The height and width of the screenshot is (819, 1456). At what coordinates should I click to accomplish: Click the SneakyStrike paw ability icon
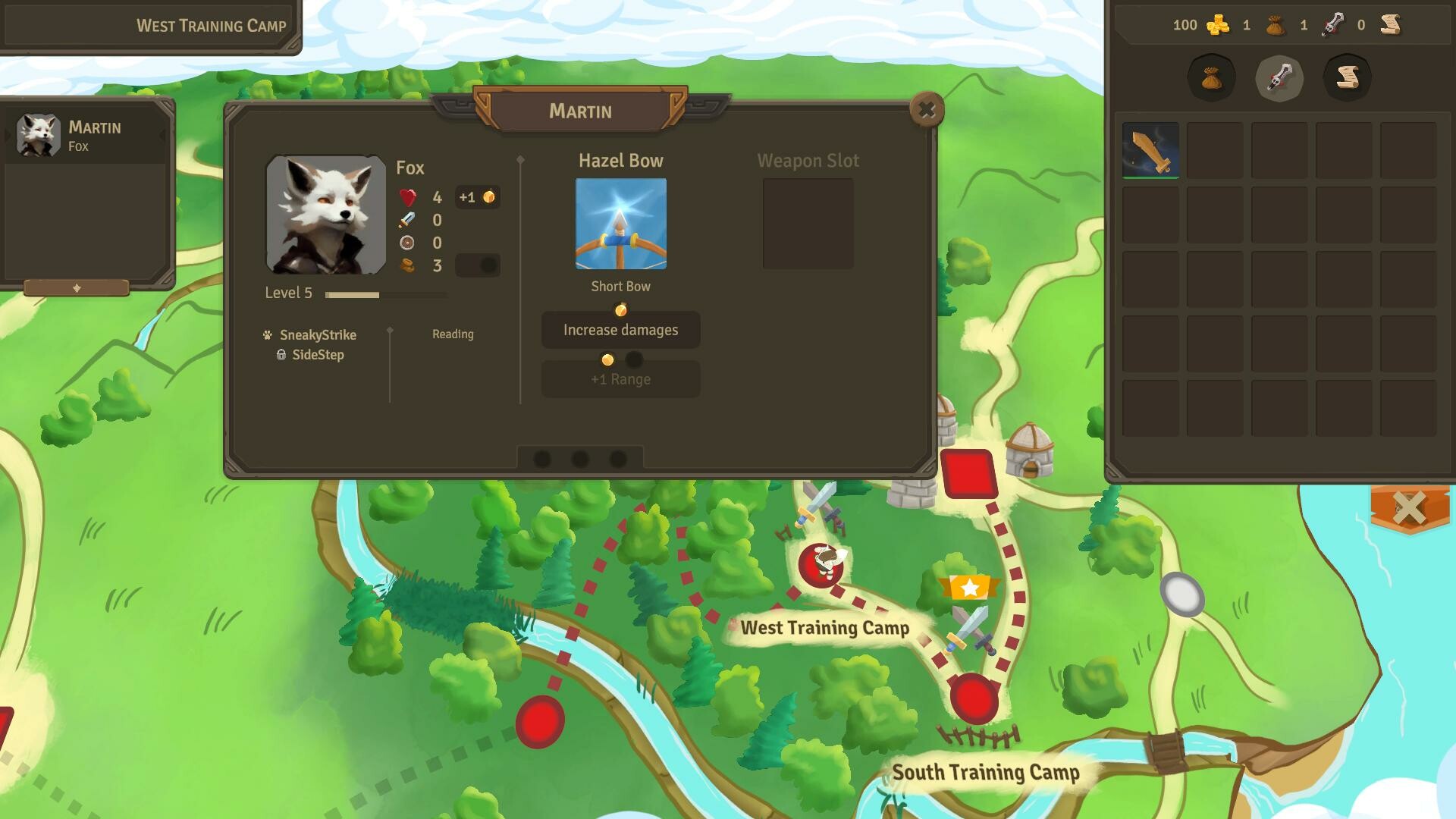(x=267, y=334)
